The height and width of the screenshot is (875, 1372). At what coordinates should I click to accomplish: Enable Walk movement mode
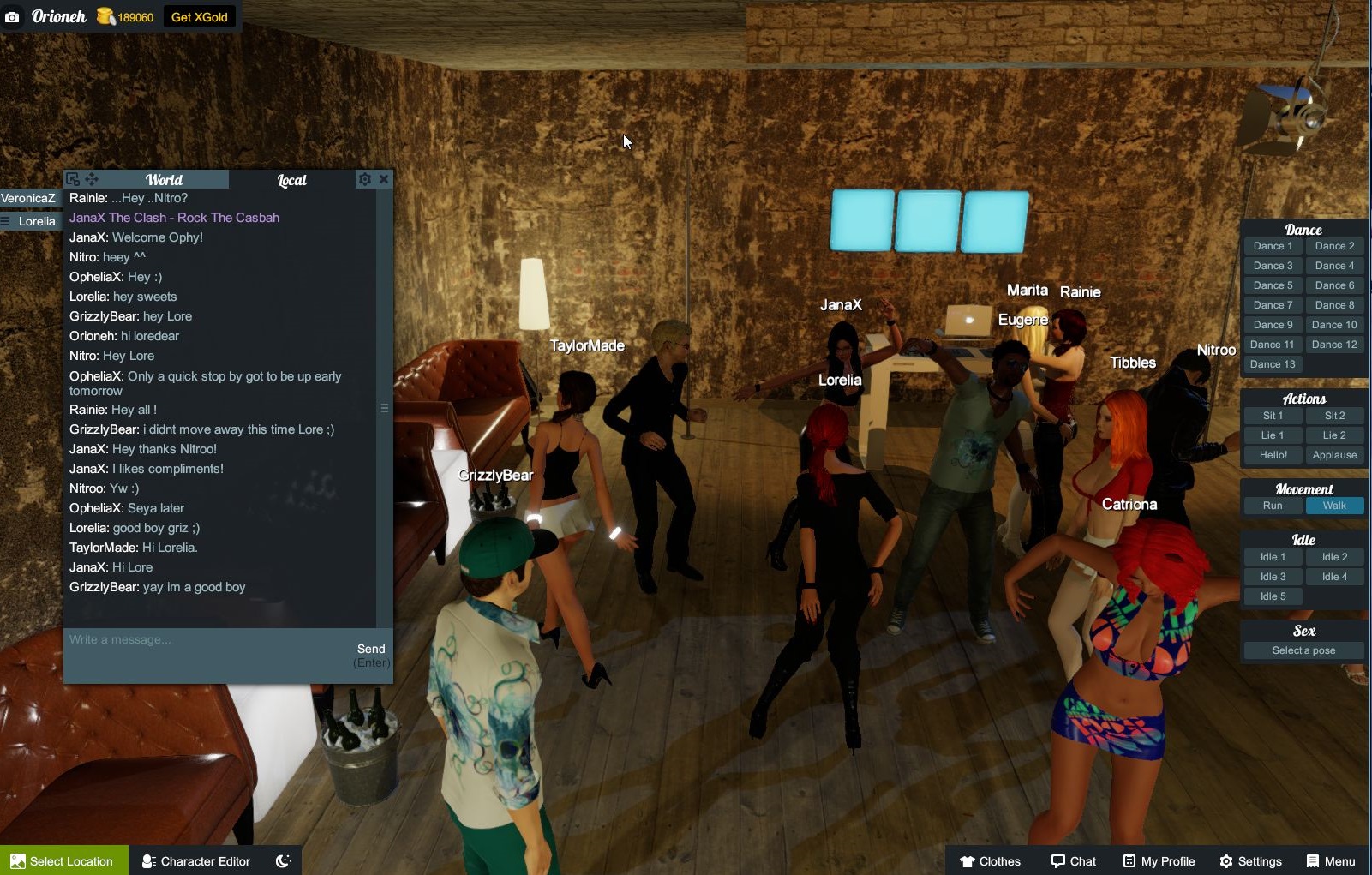tap(1334, 506)
